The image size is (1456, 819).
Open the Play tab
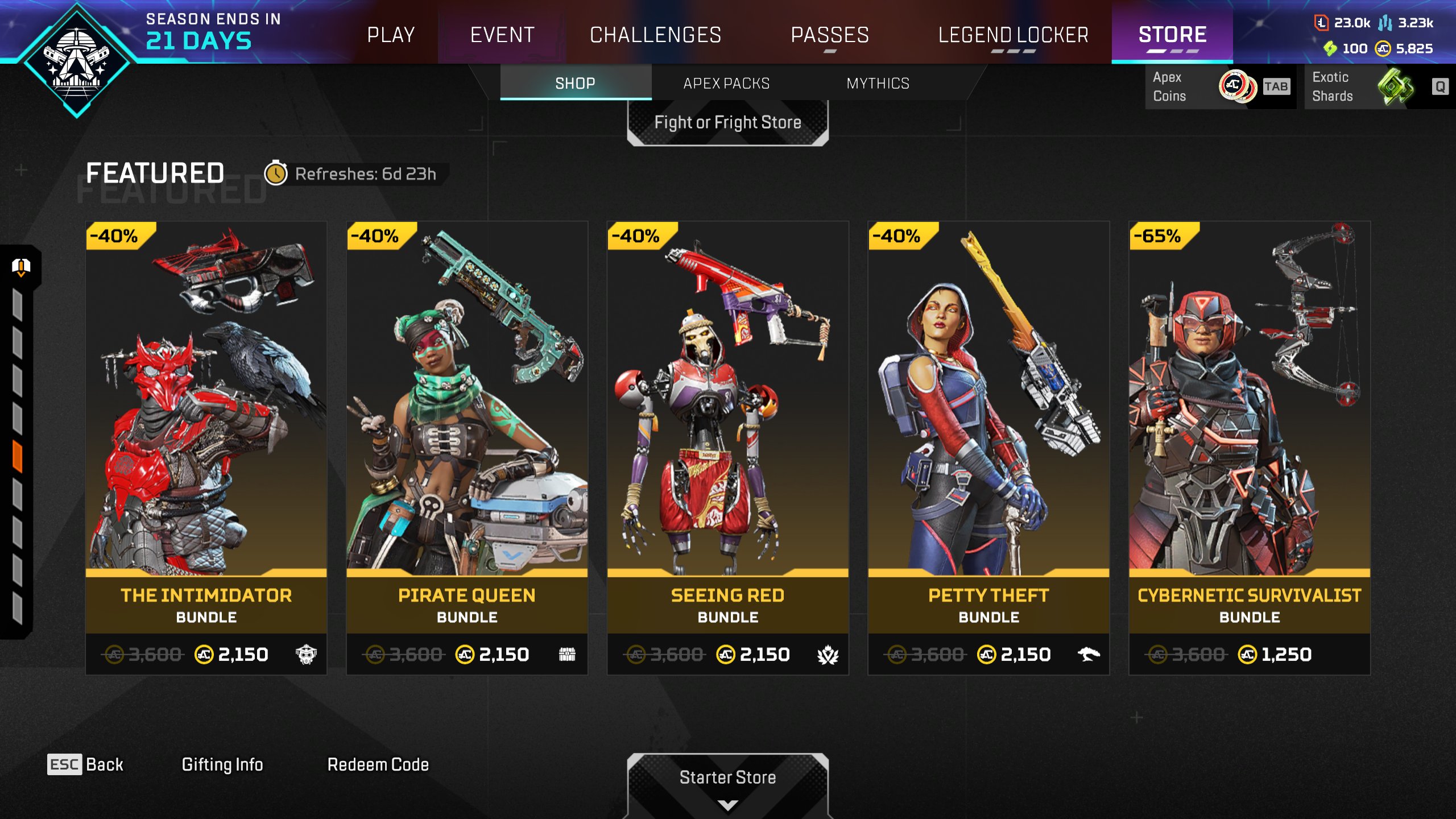(391, 35)
